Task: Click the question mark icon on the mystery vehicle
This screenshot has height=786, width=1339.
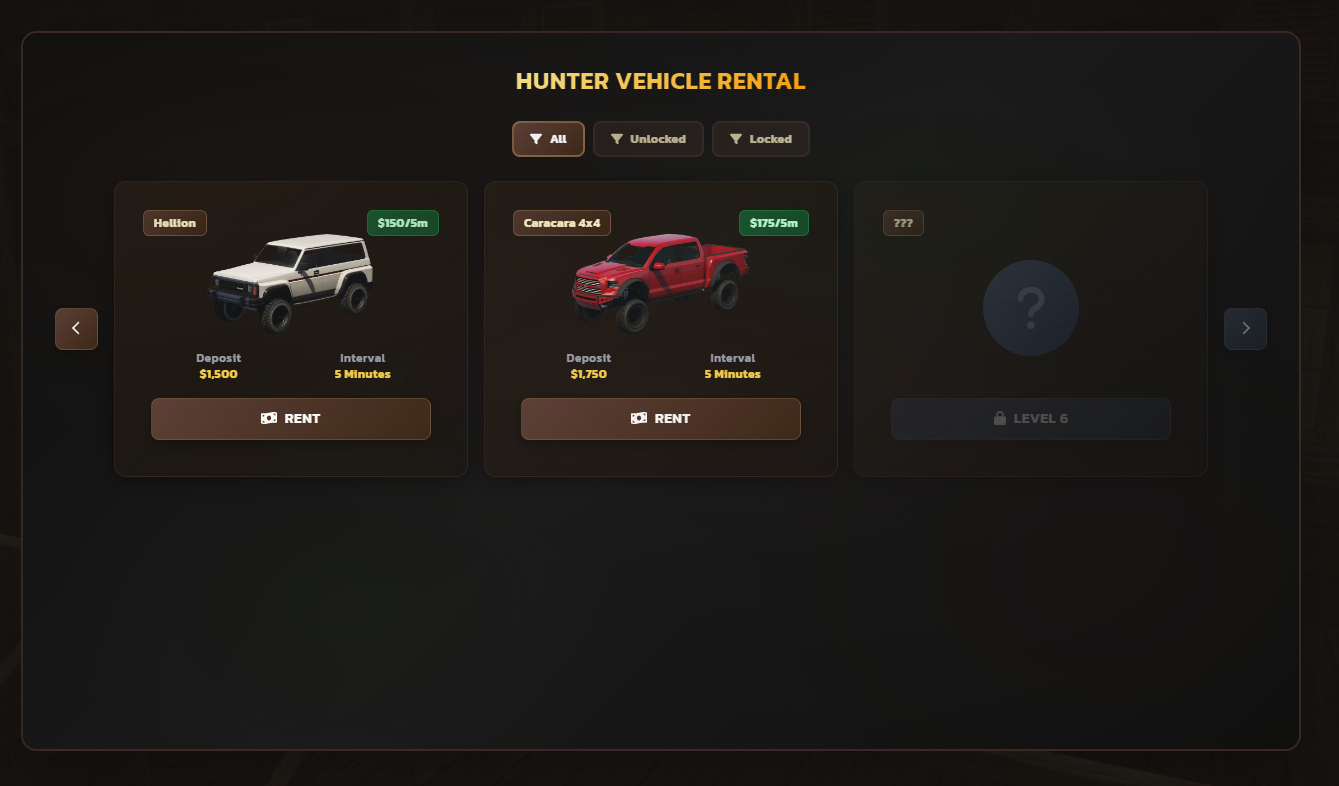Action: point(1031,308)
